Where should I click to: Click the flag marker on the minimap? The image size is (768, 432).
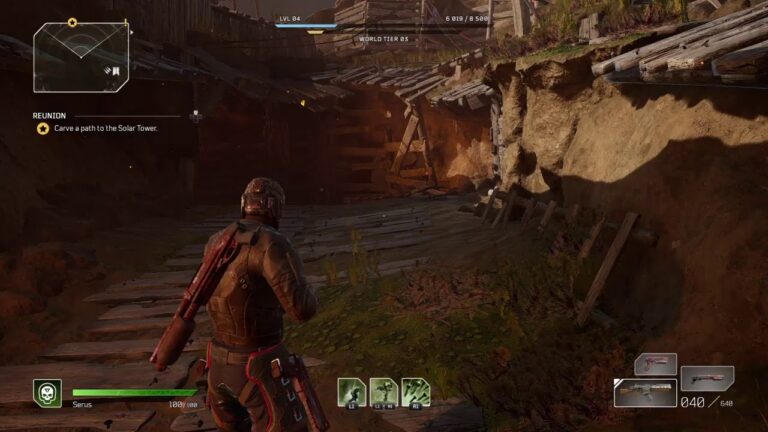(115, 70)
